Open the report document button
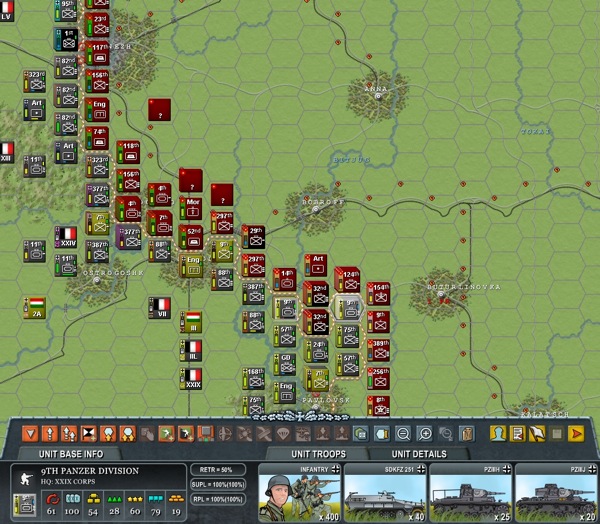The image size is (600, 524). pos(517,434)
